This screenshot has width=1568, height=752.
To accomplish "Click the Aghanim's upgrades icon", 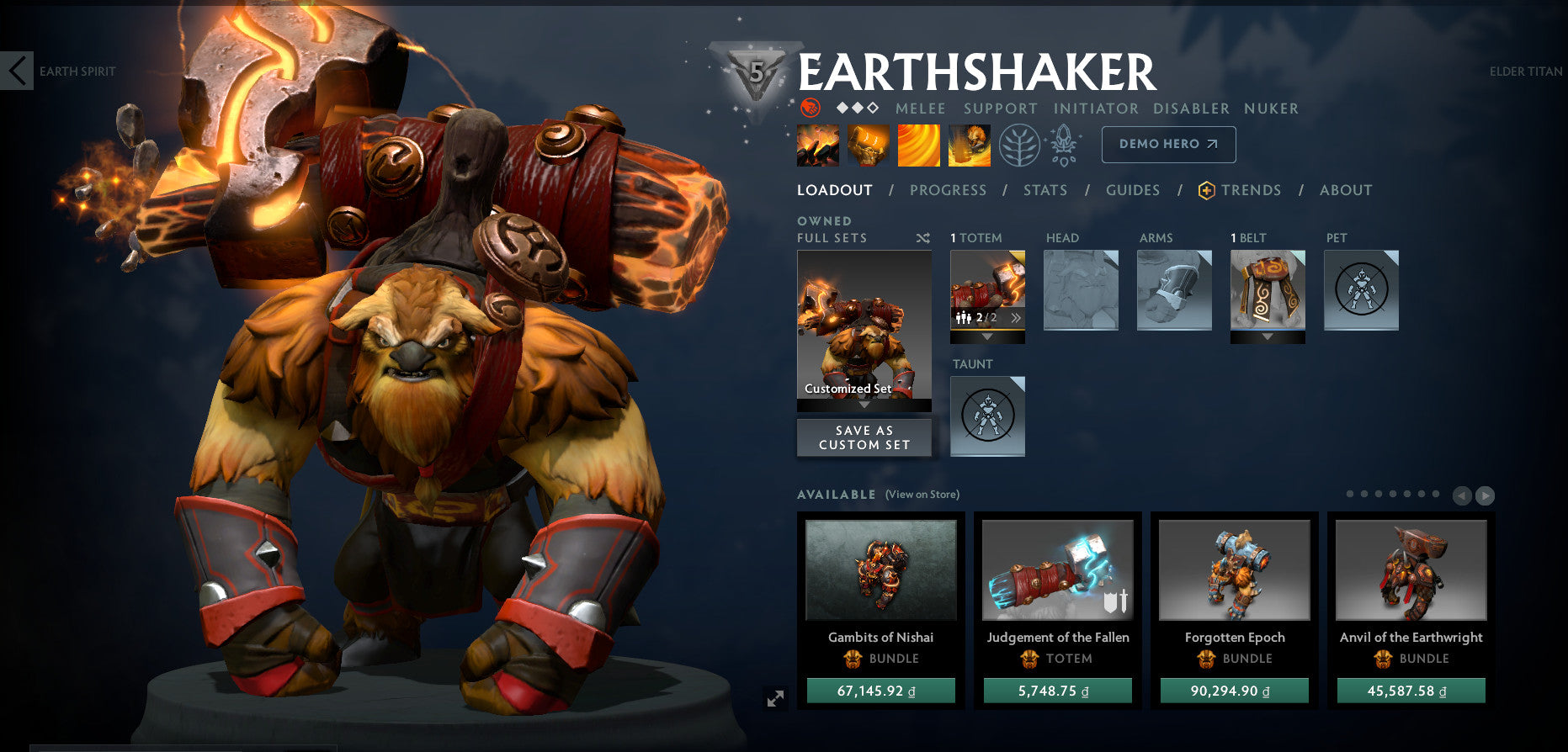I will [x=1063, y=145].
